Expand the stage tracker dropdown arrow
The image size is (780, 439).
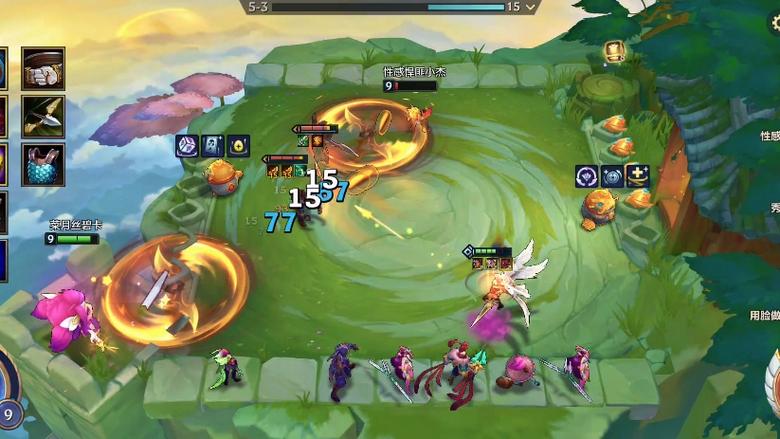point(531,7)
